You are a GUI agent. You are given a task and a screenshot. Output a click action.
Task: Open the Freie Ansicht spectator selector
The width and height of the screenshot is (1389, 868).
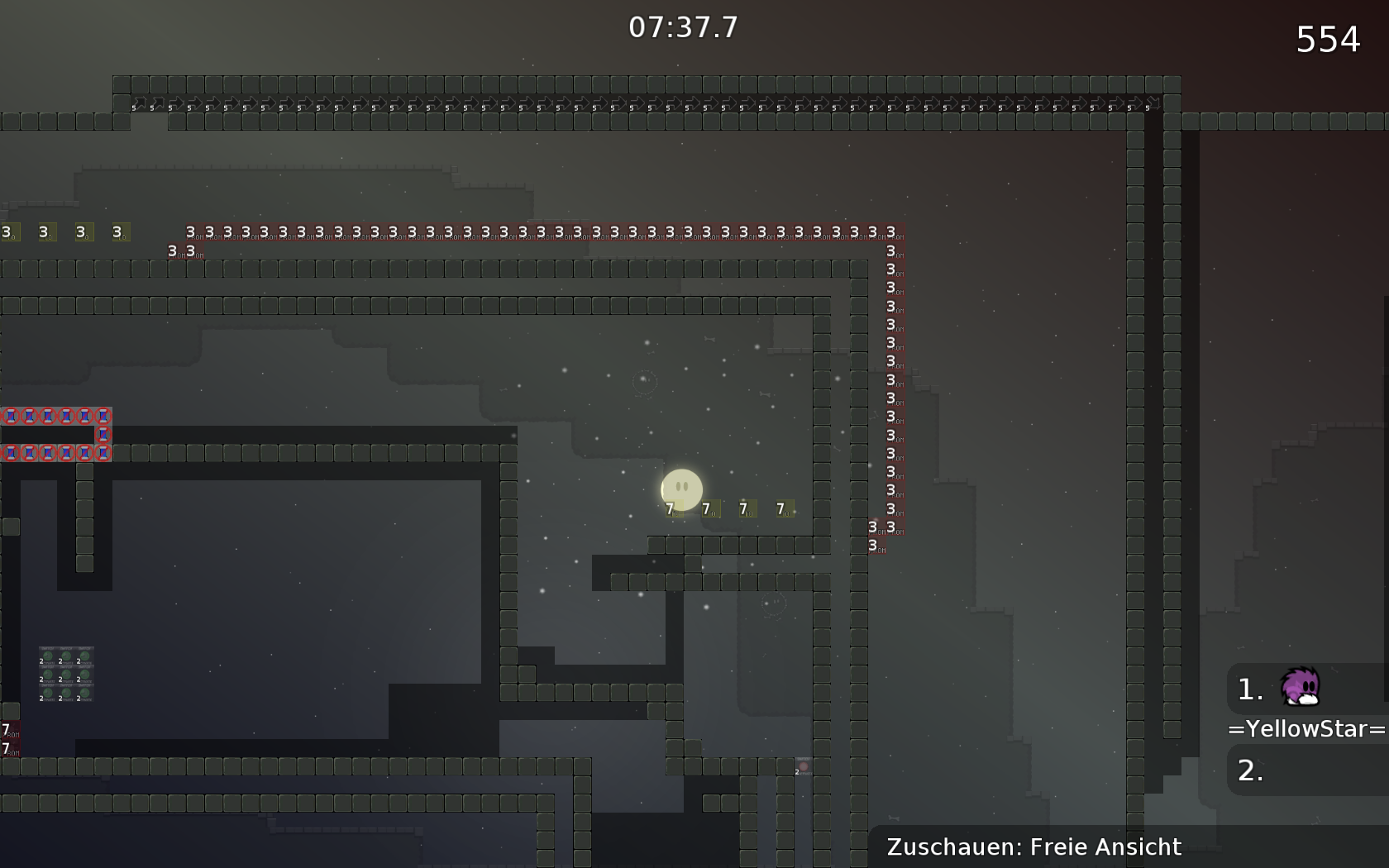pos(1033,847)
